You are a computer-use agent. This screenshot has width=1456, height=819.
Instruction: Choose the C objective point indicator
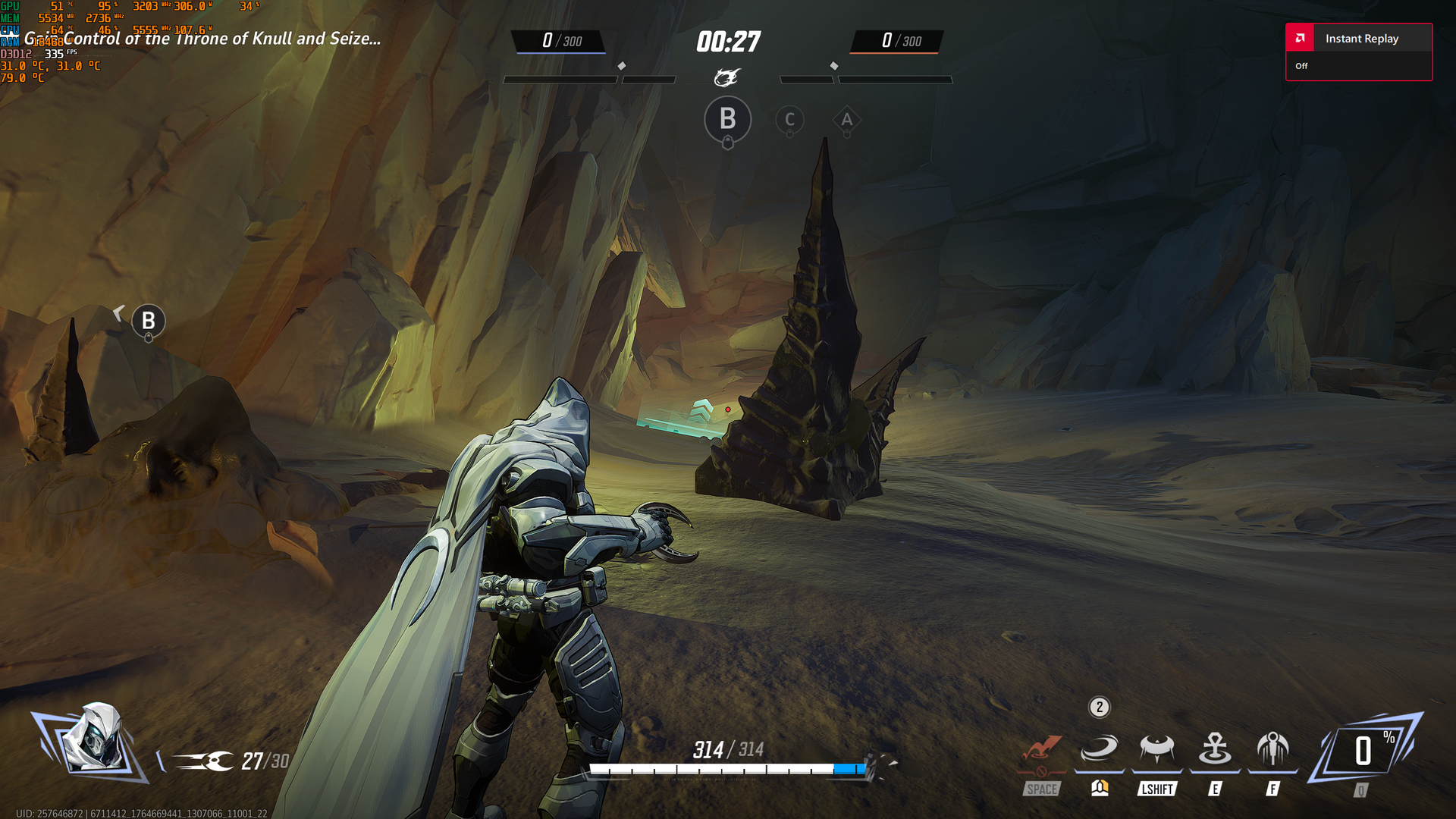(x=789, y=120)
